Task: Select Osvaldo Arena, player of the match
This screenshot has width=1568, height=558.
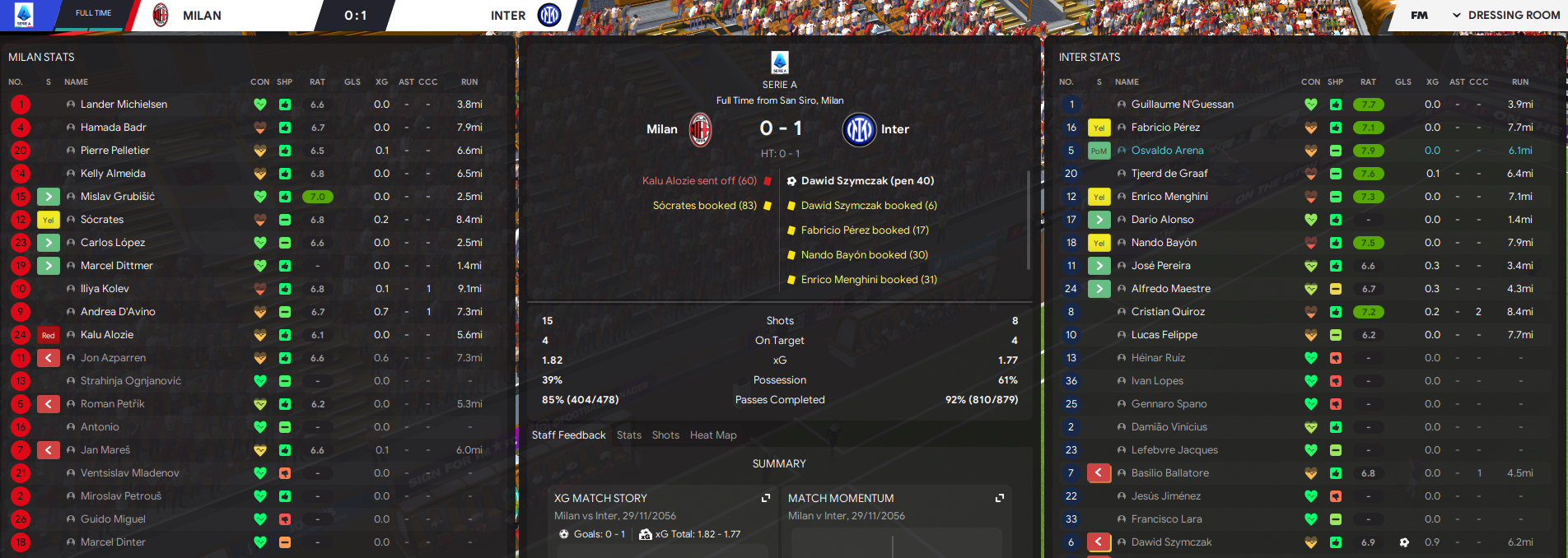Action: [1167, 151]
